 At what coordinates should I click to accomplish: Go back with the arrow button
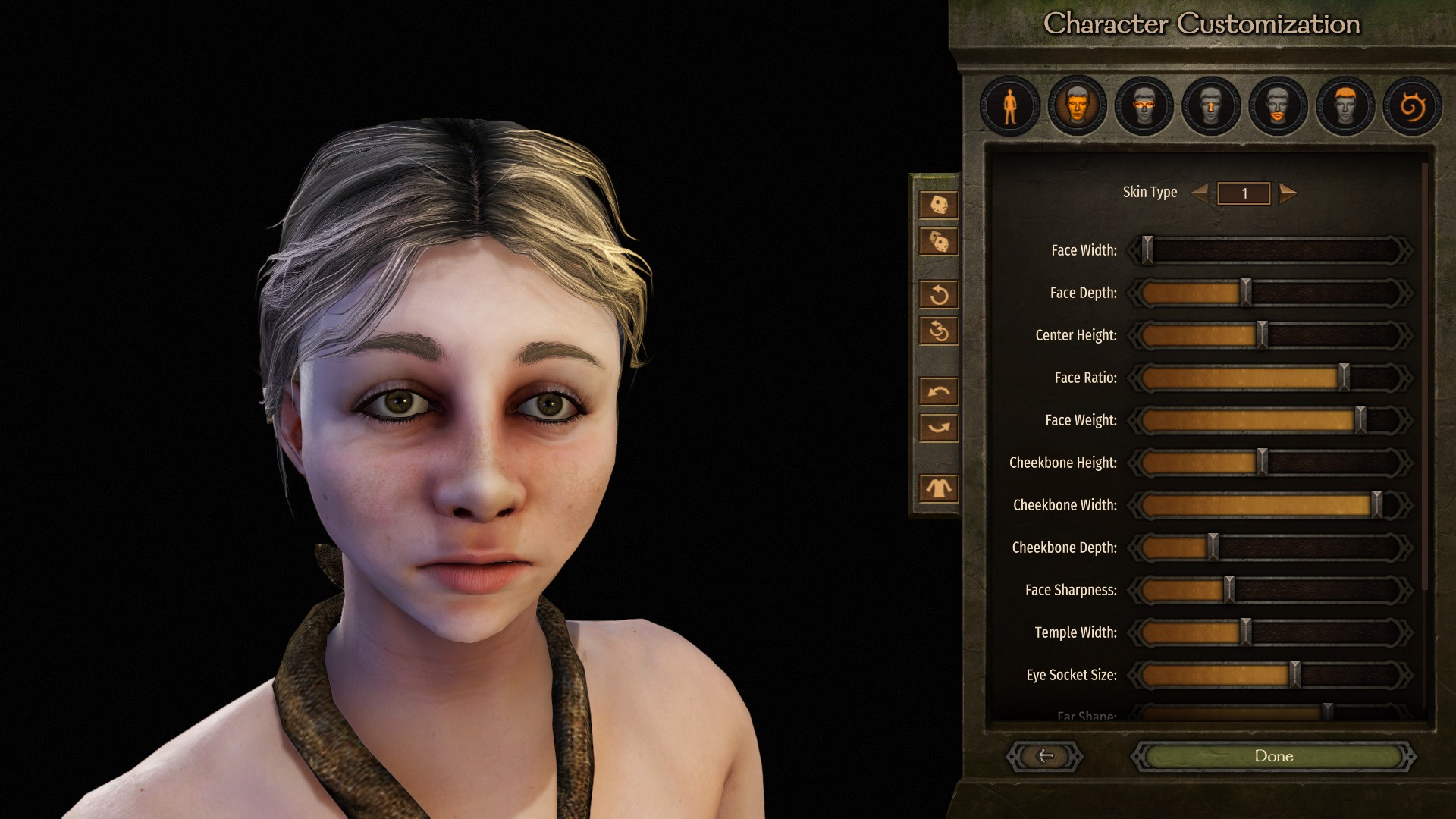(x=1045, y=756)
